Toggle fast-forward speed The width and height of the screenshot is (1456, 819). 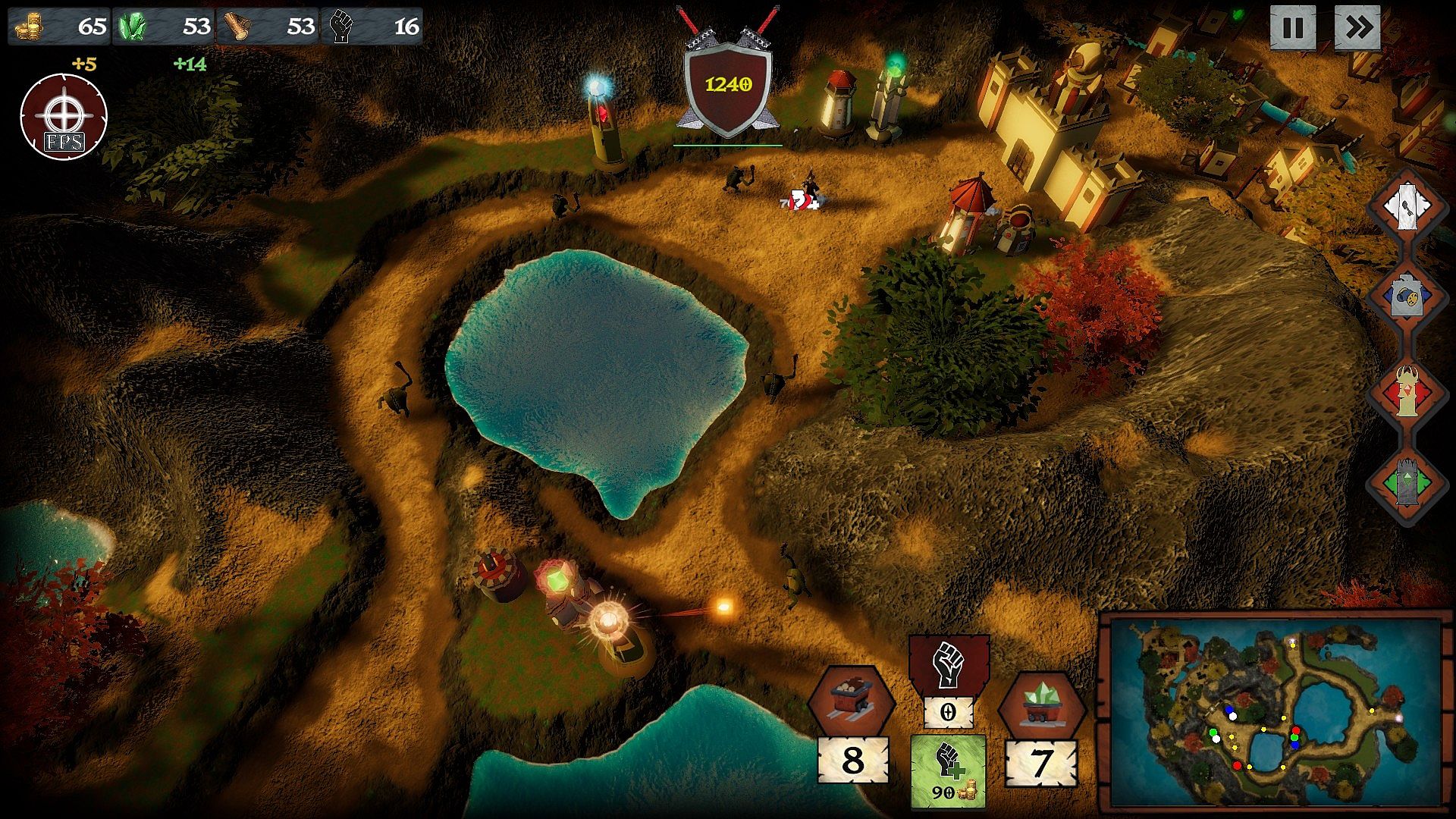point(1357,28)
